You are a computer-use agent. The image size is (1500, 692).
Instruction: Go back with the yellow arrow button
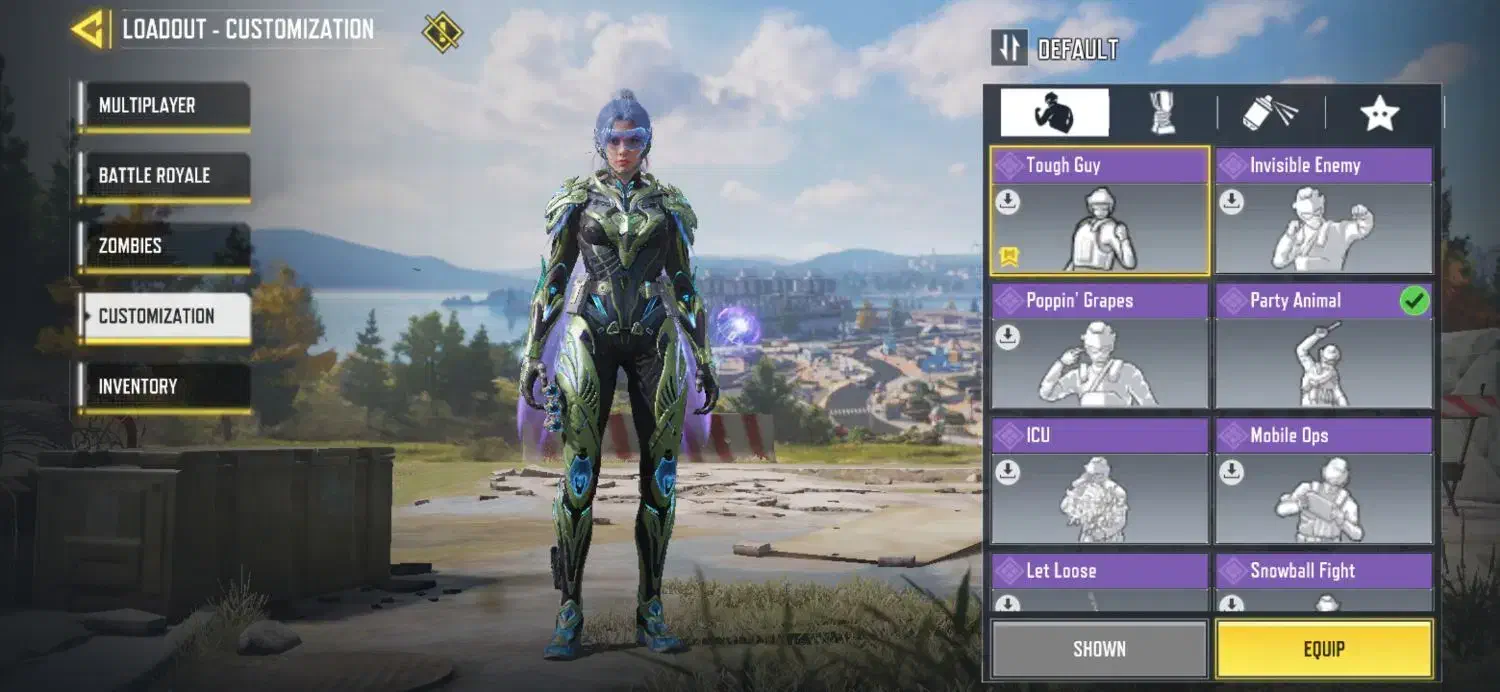pos(90,30)
